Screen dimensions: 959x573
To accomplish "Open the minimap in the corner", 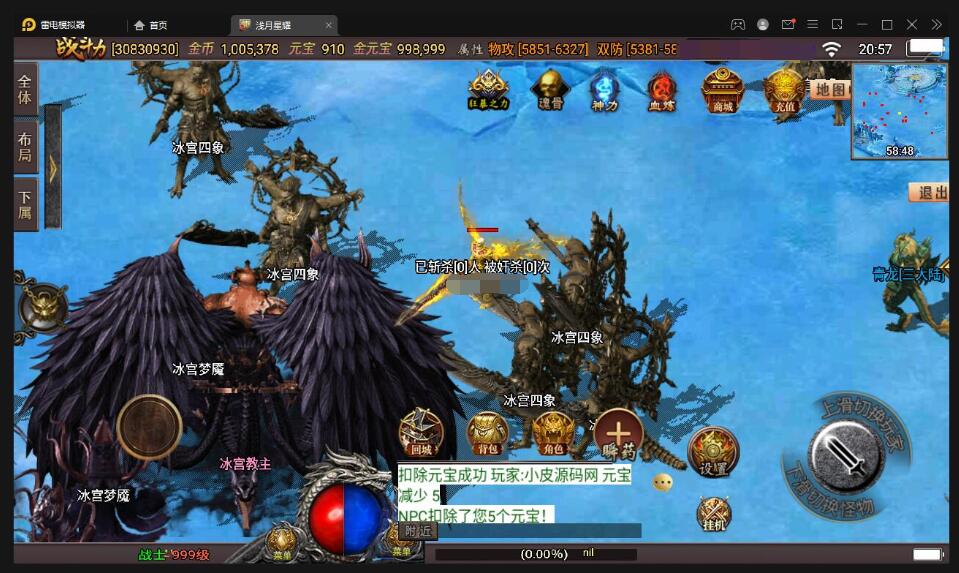I will [x=899, y=111].
